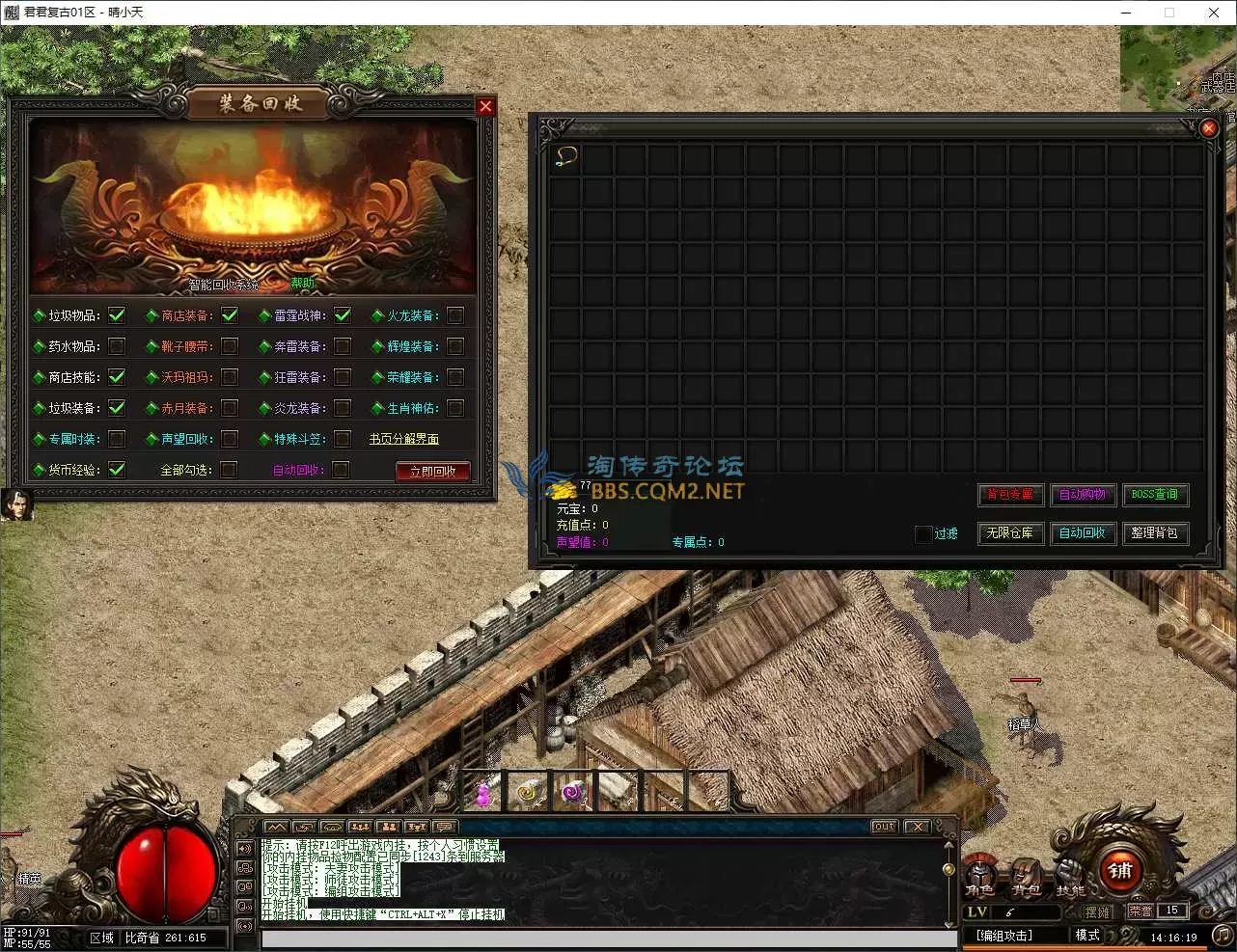Viewport: 1237px width, 952px height.
Task: Select the necklace item in the bag
Action: (566, 157)
